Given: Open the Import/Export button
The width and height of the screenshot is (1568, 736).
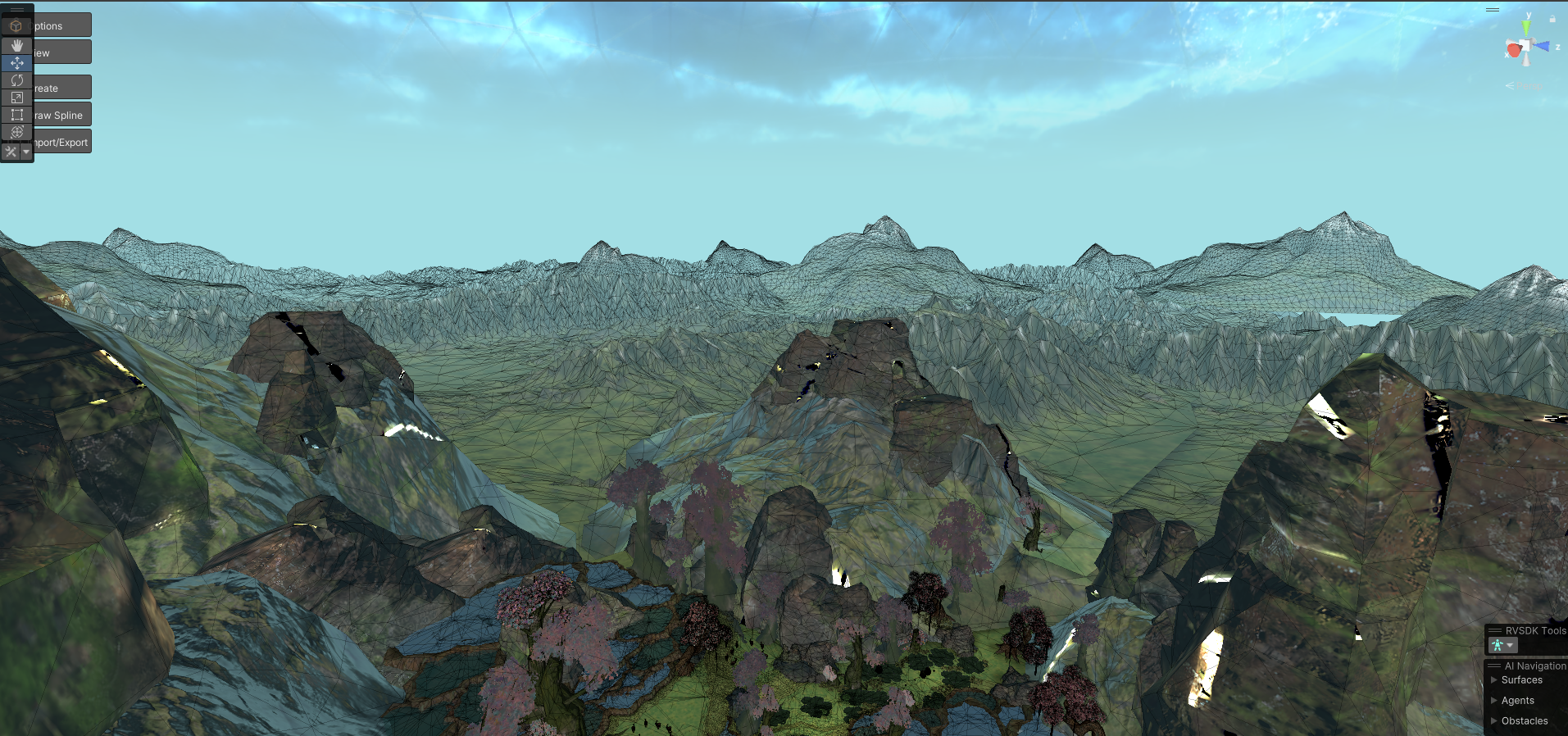Looking at the screenshot, I should tap(61, 142).
